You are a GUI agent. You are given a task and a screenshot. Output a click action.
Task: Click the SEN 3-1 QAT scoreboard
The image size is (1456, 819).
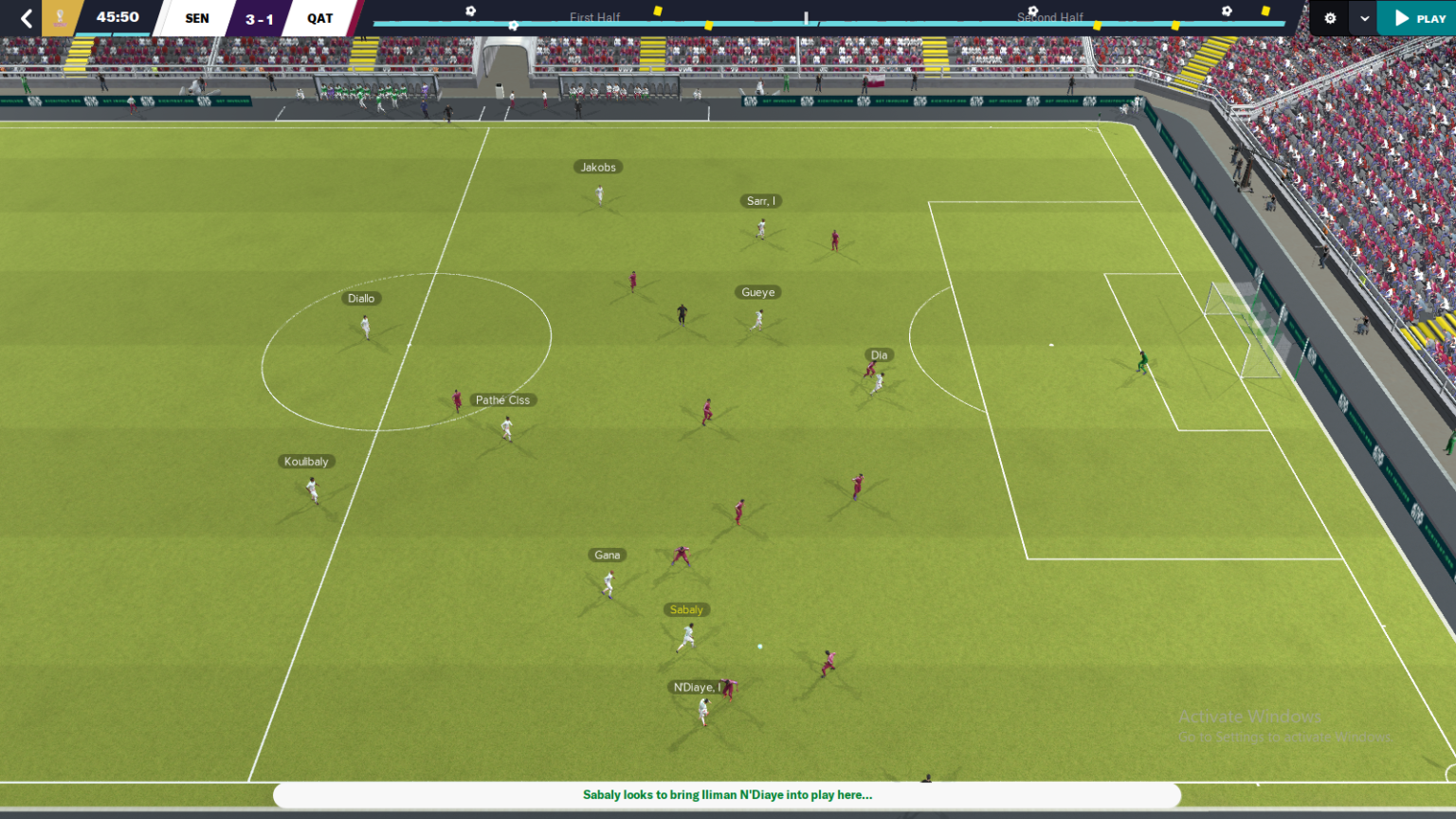(x=257, y=17)
